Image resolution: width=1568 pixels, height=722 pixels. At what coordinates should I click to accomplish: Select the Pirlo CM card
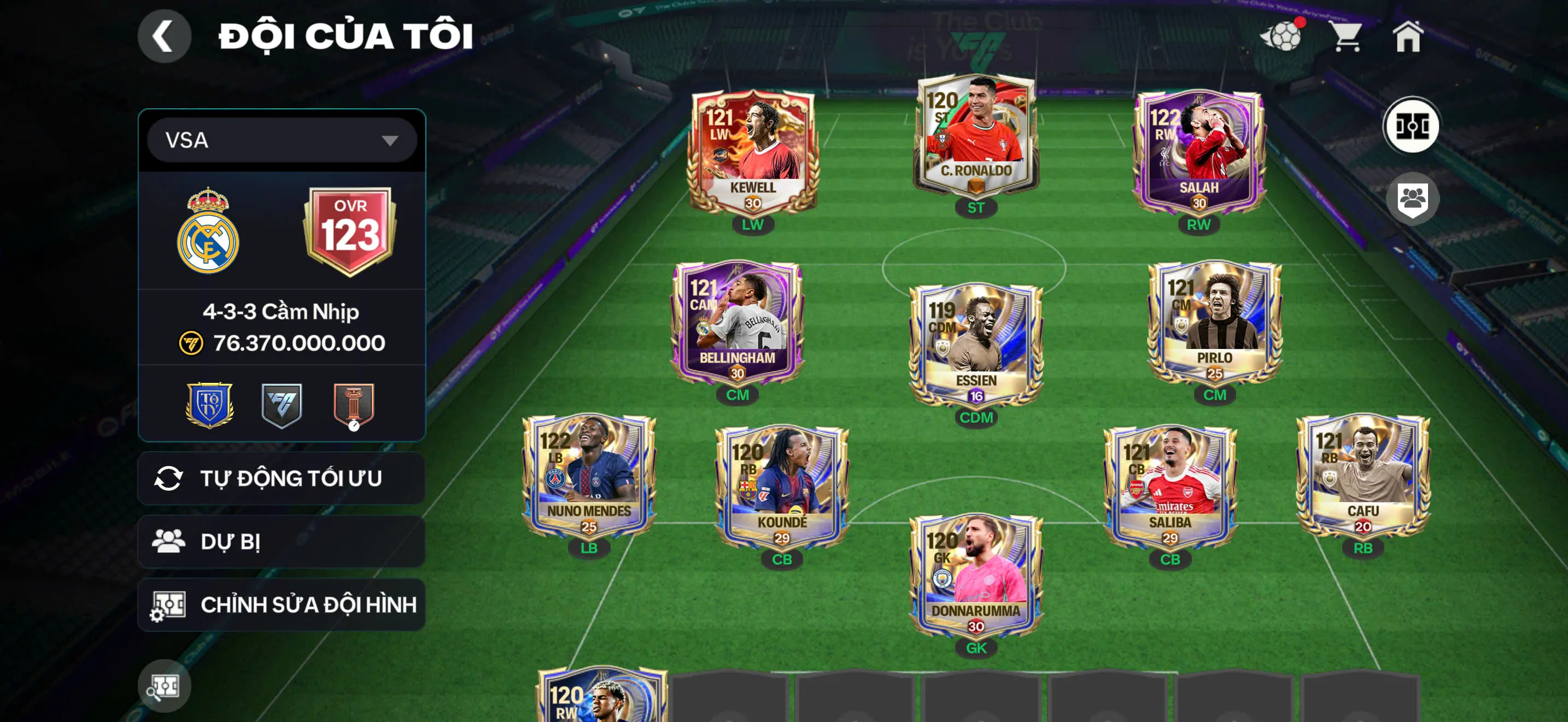1214,323
